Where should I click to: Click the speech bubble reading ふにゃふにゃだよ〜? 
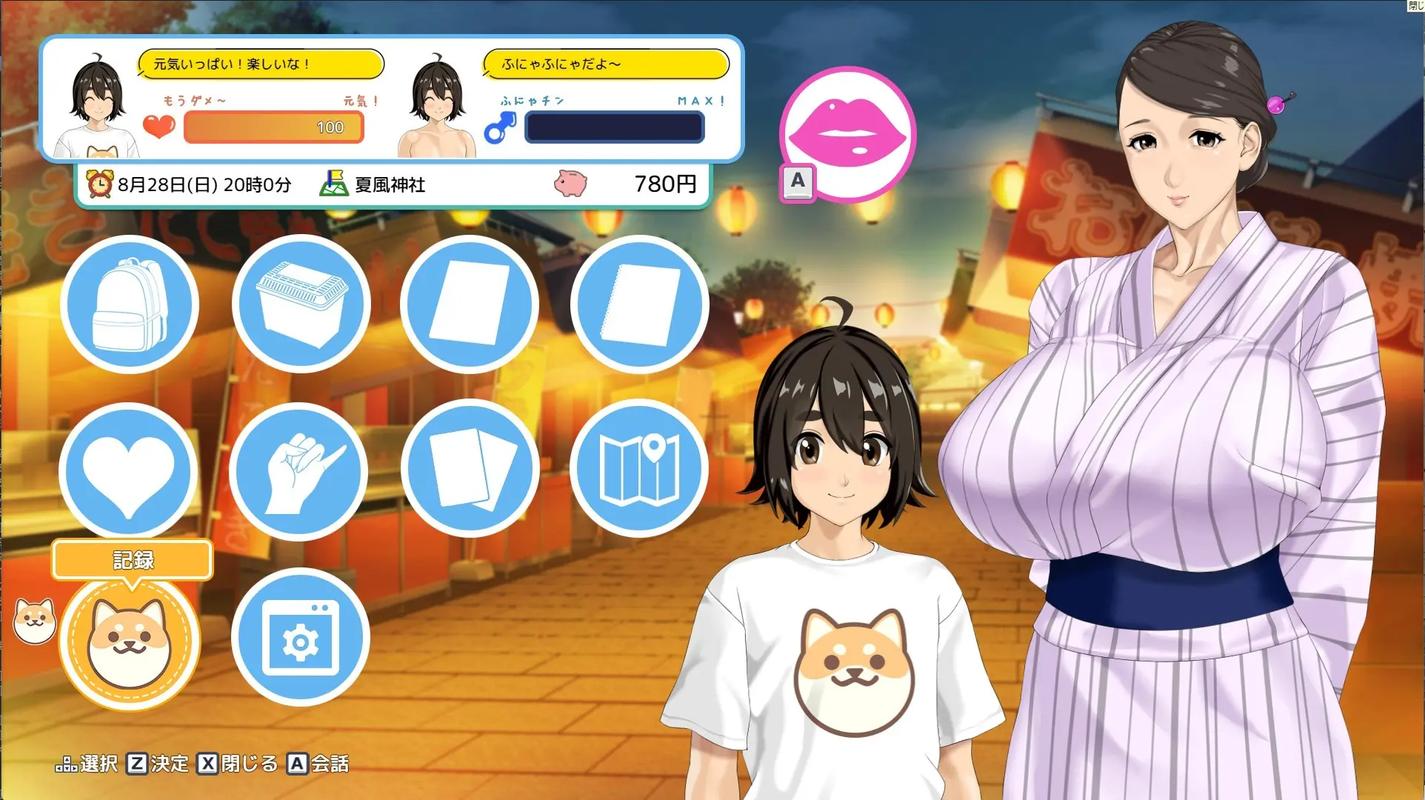coord(605,63)
